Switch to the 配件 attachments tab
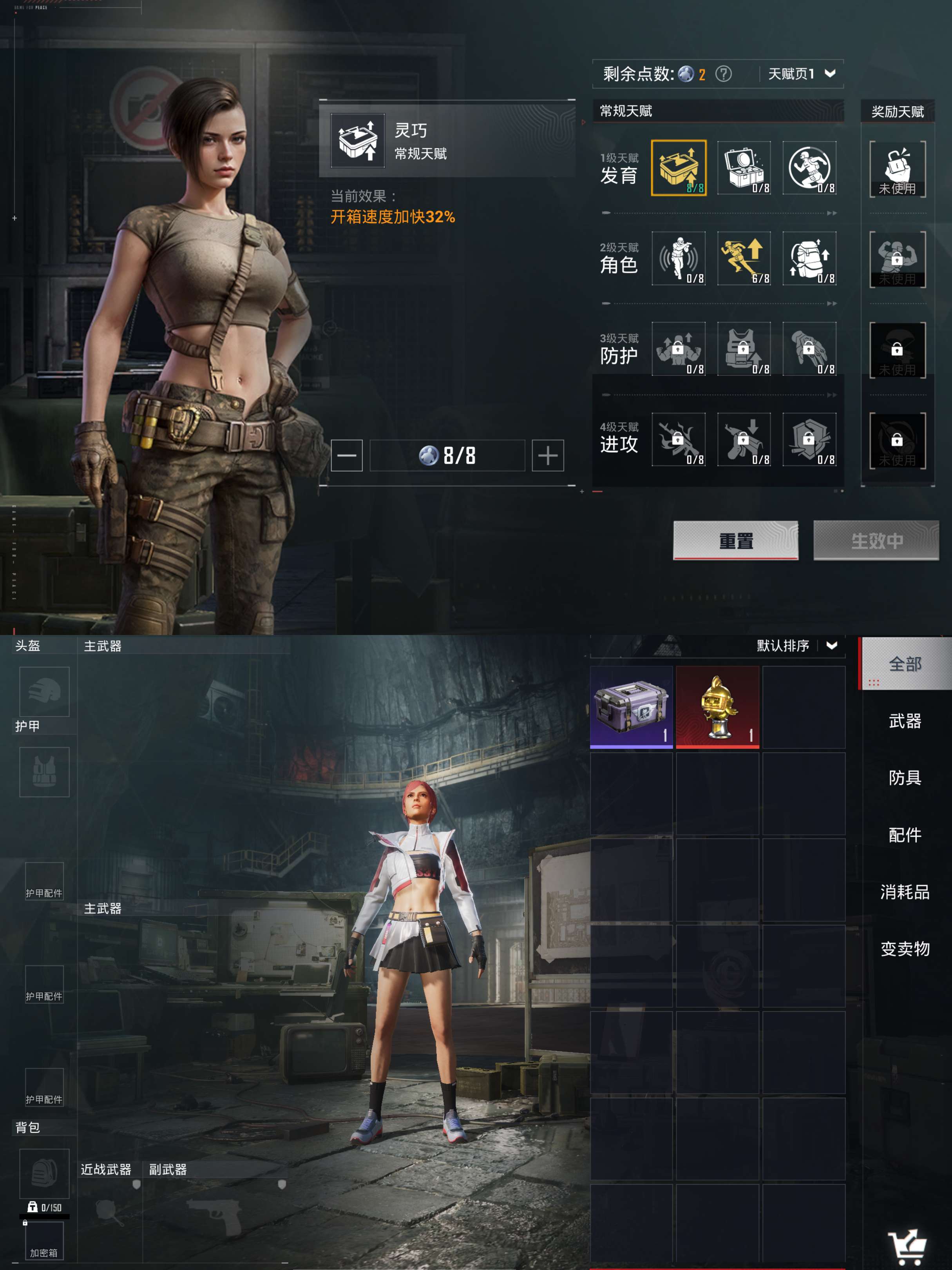This screenshot has height=1270, width=952. (904, 835)
